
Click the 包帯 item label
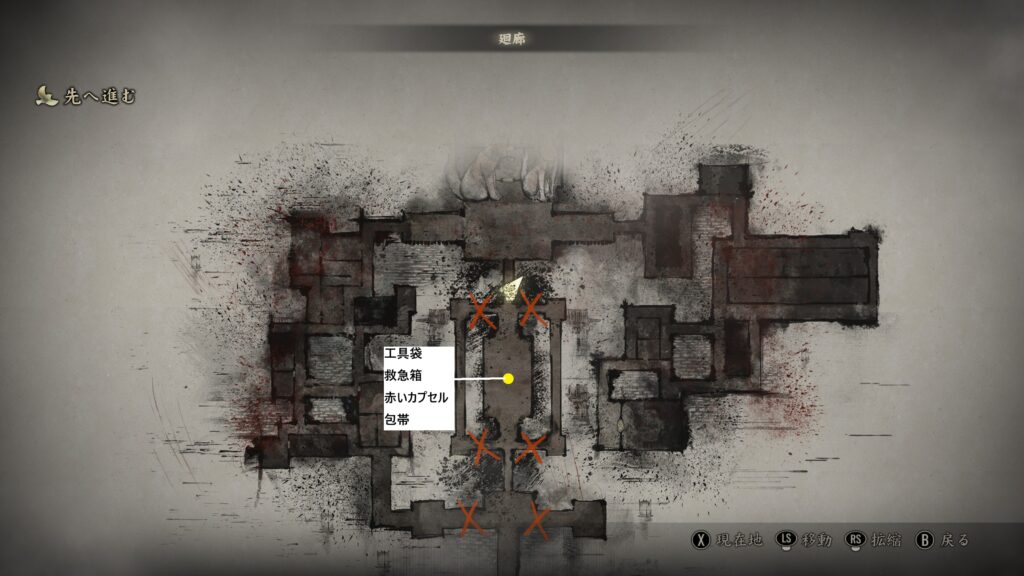(x=397, y=419)
